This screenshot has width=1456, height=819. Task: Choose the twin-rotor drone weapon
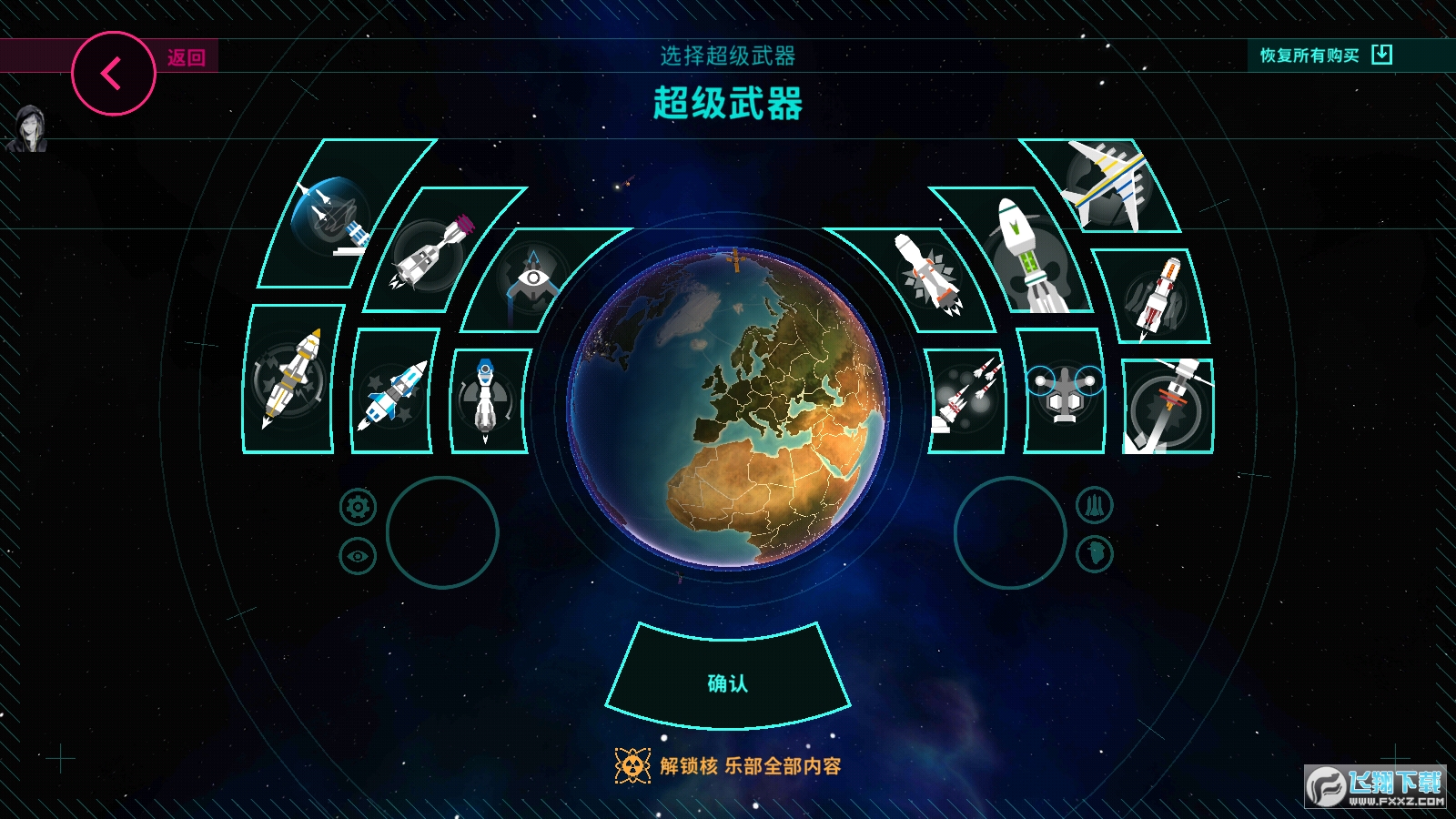click(x=1064, y=393)
